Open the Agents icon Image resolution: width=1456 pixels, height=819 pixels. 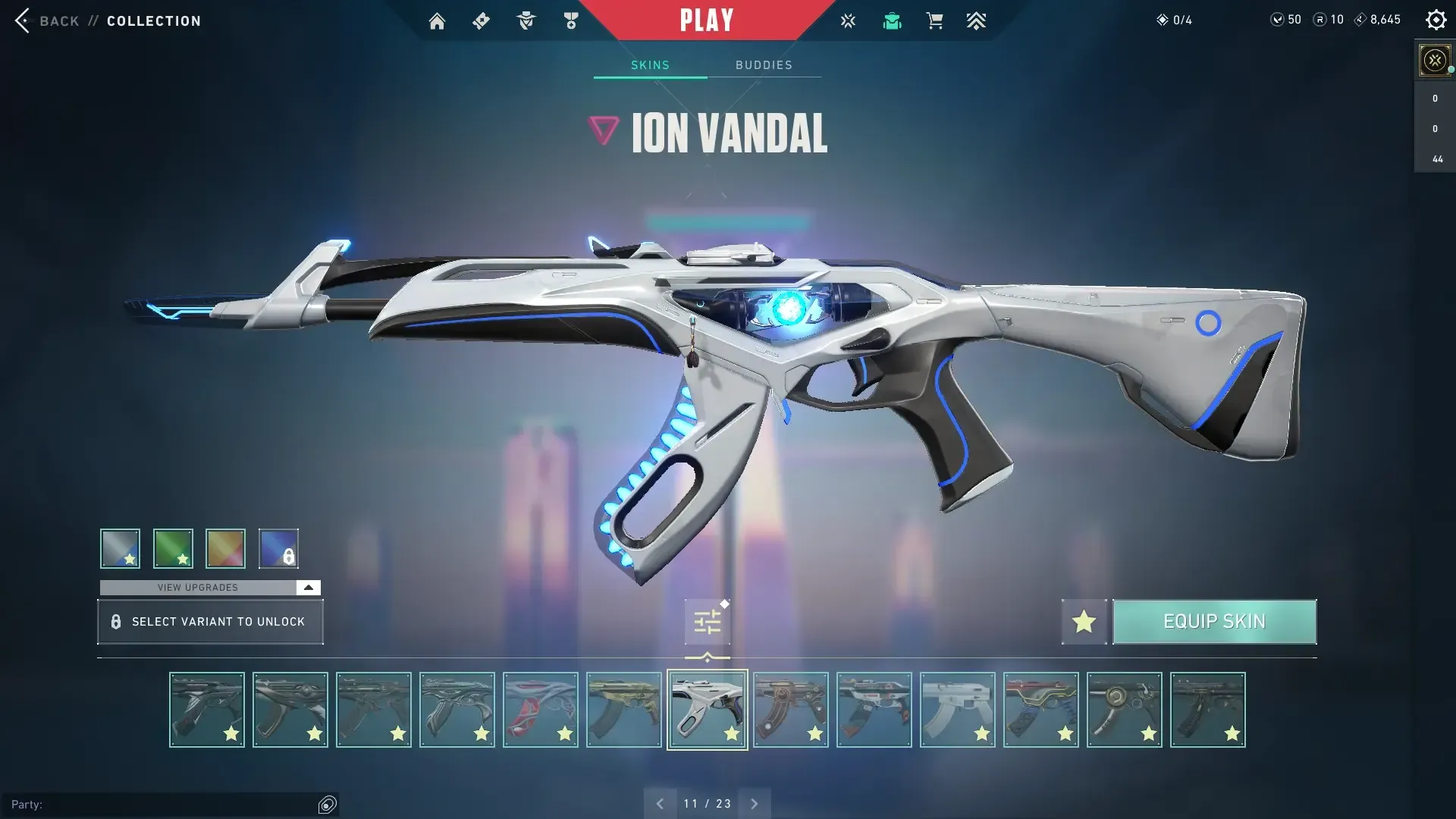[x=526, y=20]
